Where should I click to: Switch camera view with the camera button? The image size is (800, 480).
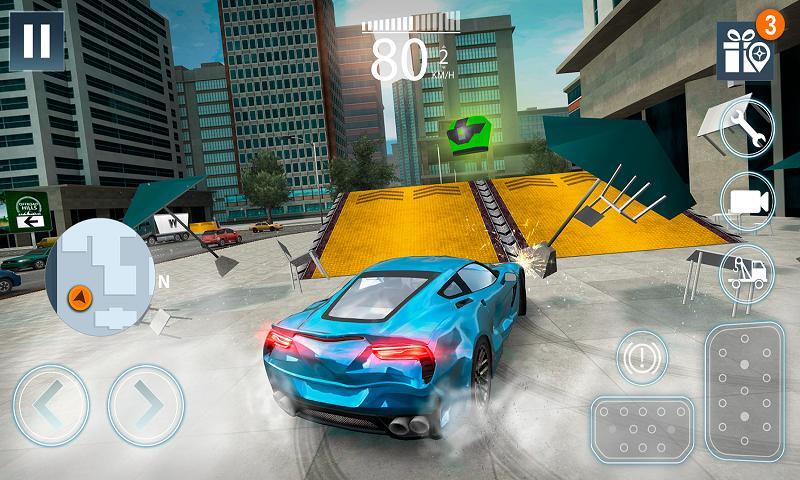click(x=747, y=200)
